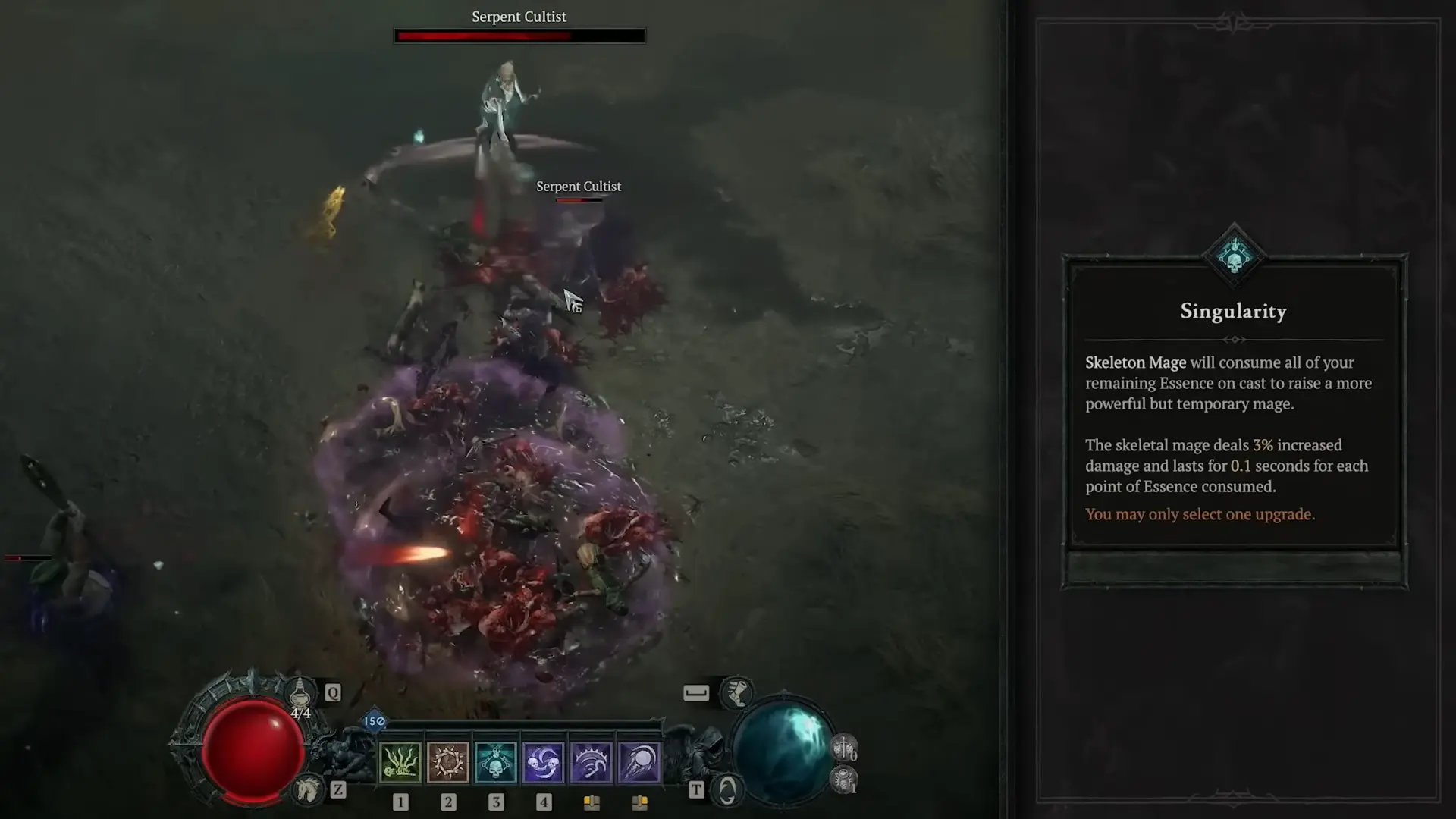
Task: Fire the purple comet orb skill
Action: [639, 762]
